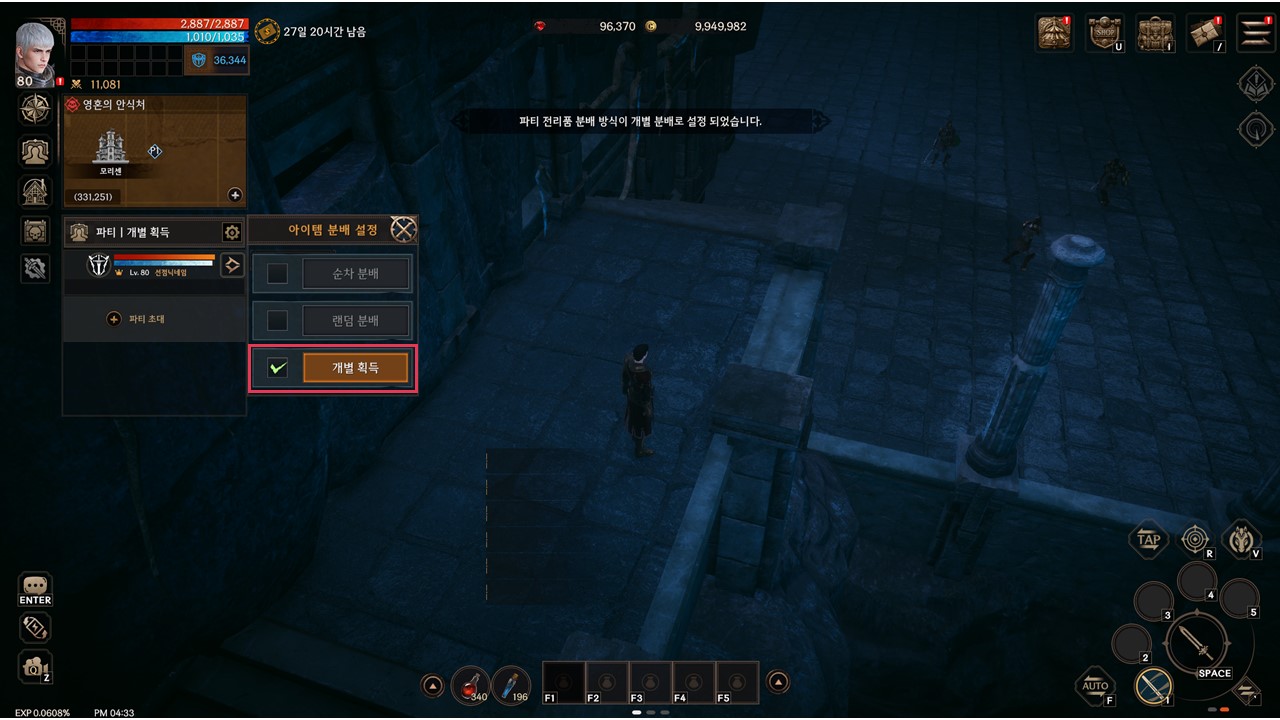
Task: Close the 아이템 분배 설정 panel
Action: click(x=403, y=230)
